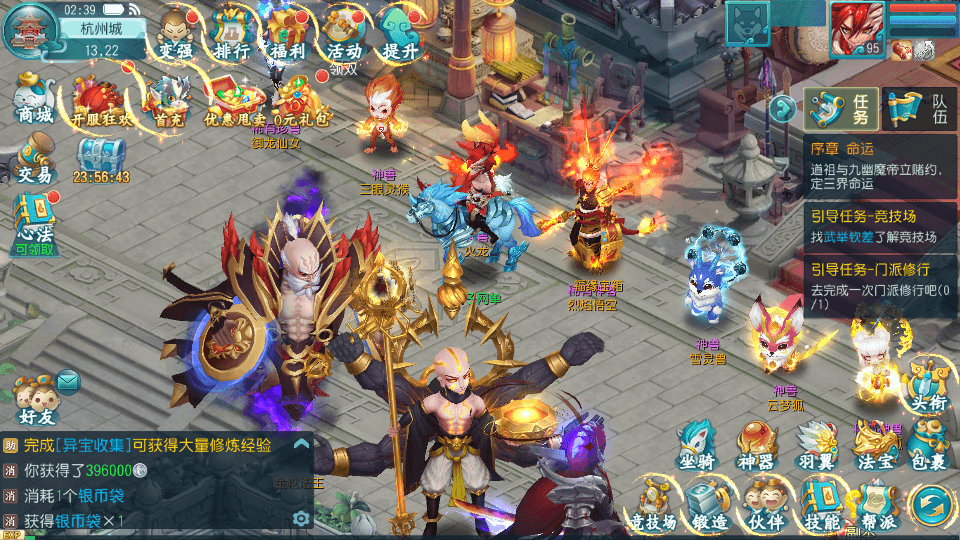Open the 交易 trade market
Viewport: 960px width, 540px height.
pos(34,160)
